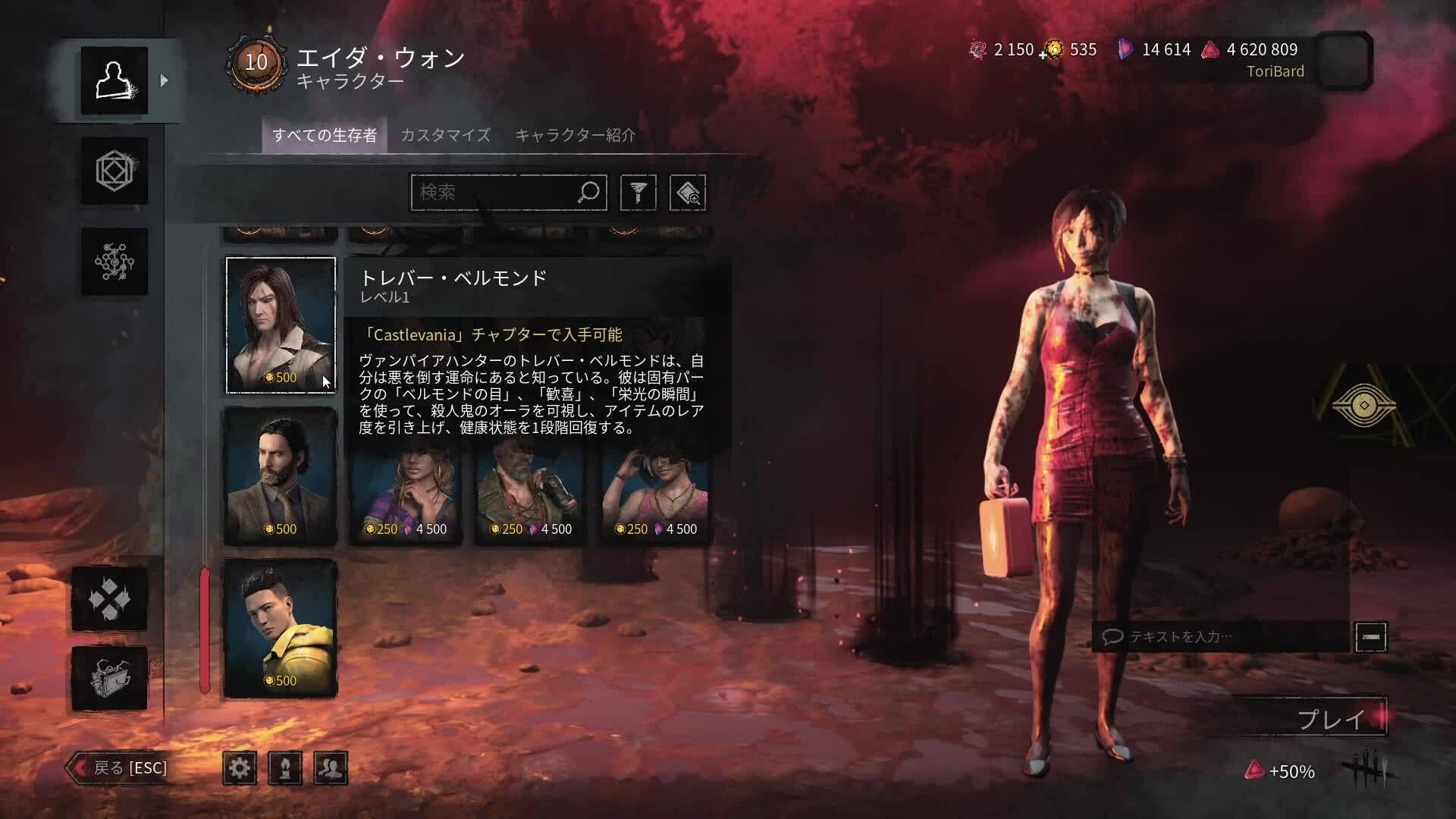The image size is (1456, 819).
Task: Switch to the カスタマイズ tab
Action: tap(445, 135)
